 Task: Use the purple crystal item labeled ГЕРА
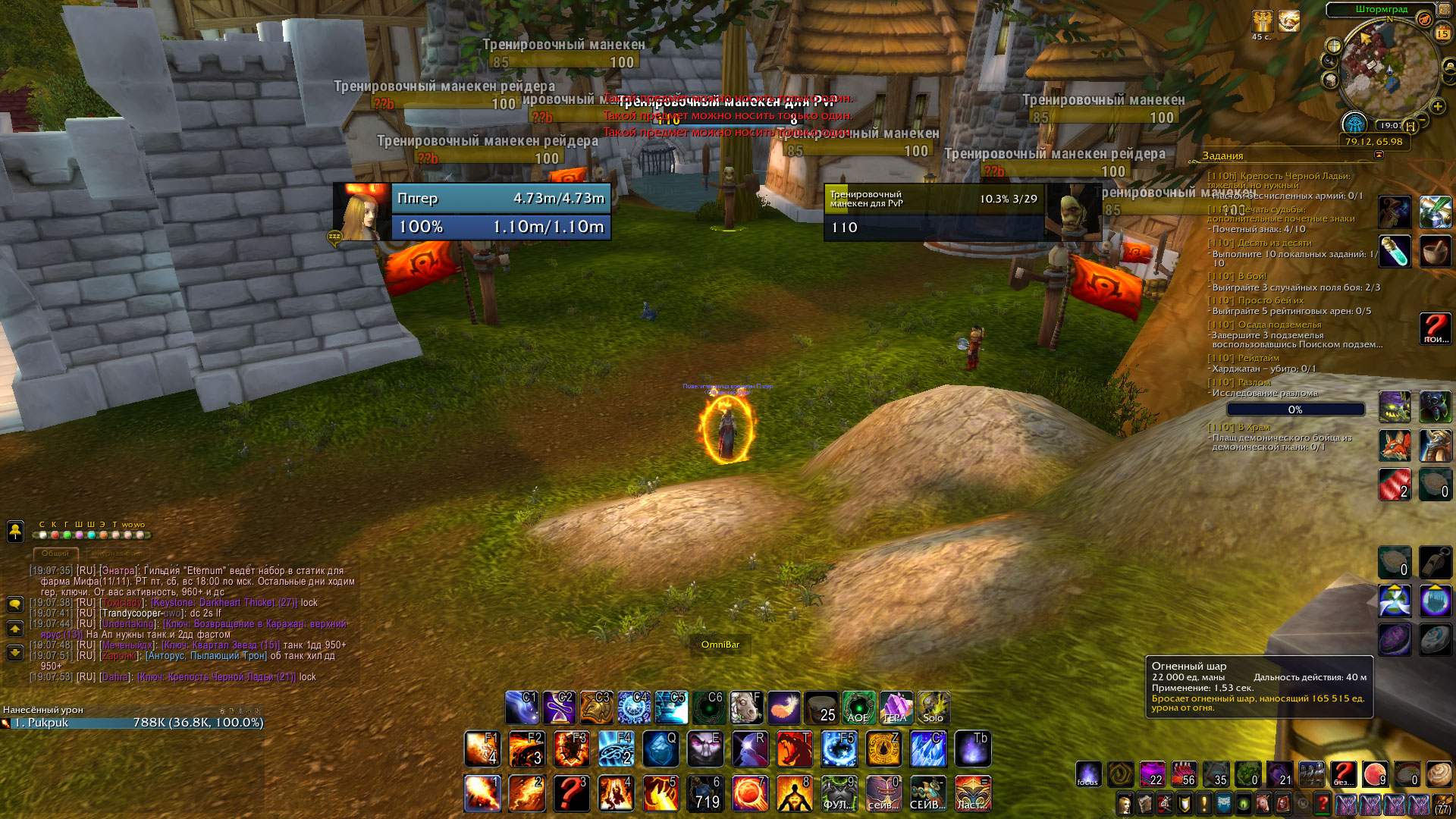tap(896, 708)
